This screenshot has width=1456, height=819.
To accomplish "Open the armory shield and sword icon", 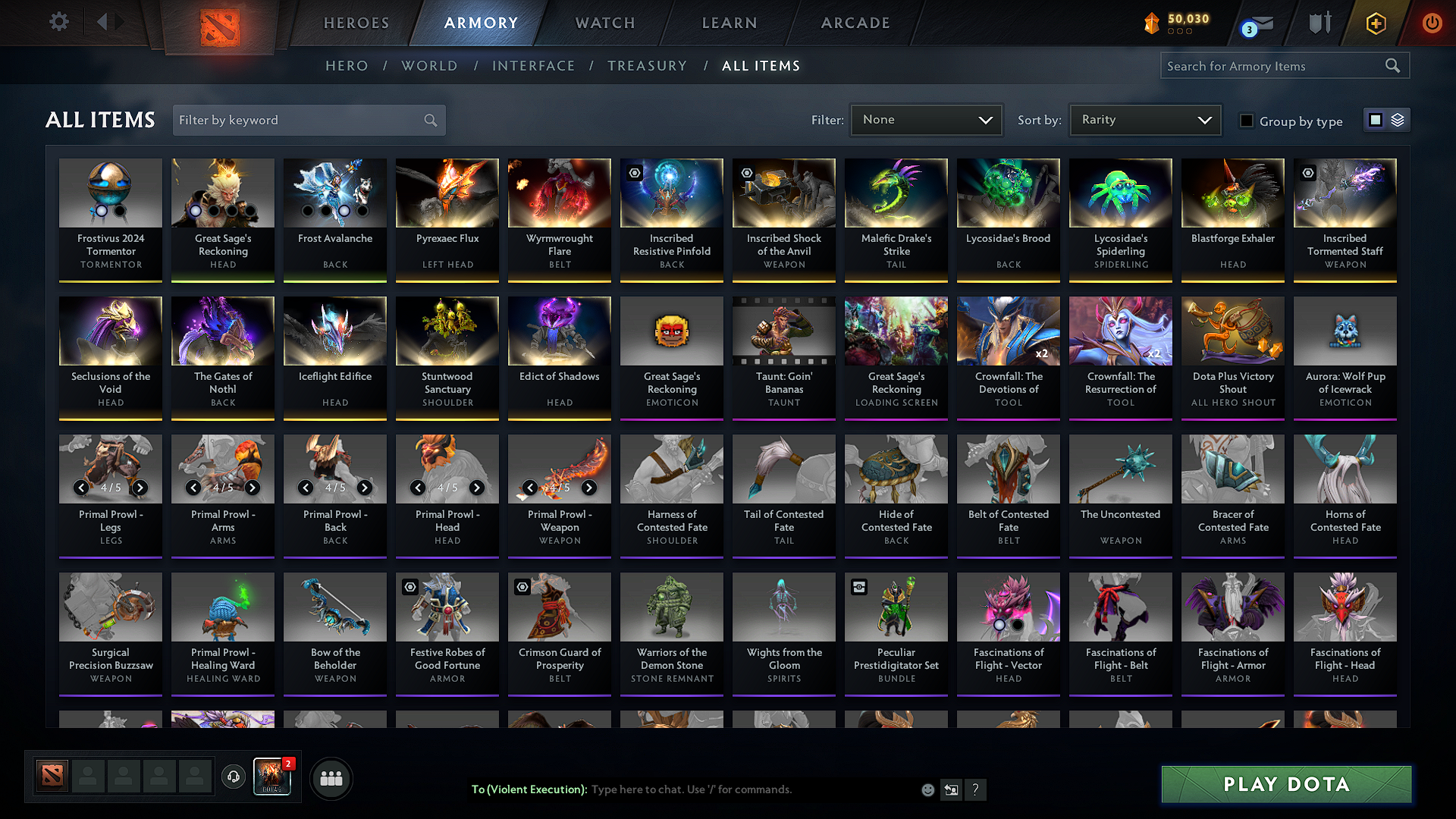I will [1319, 23].
